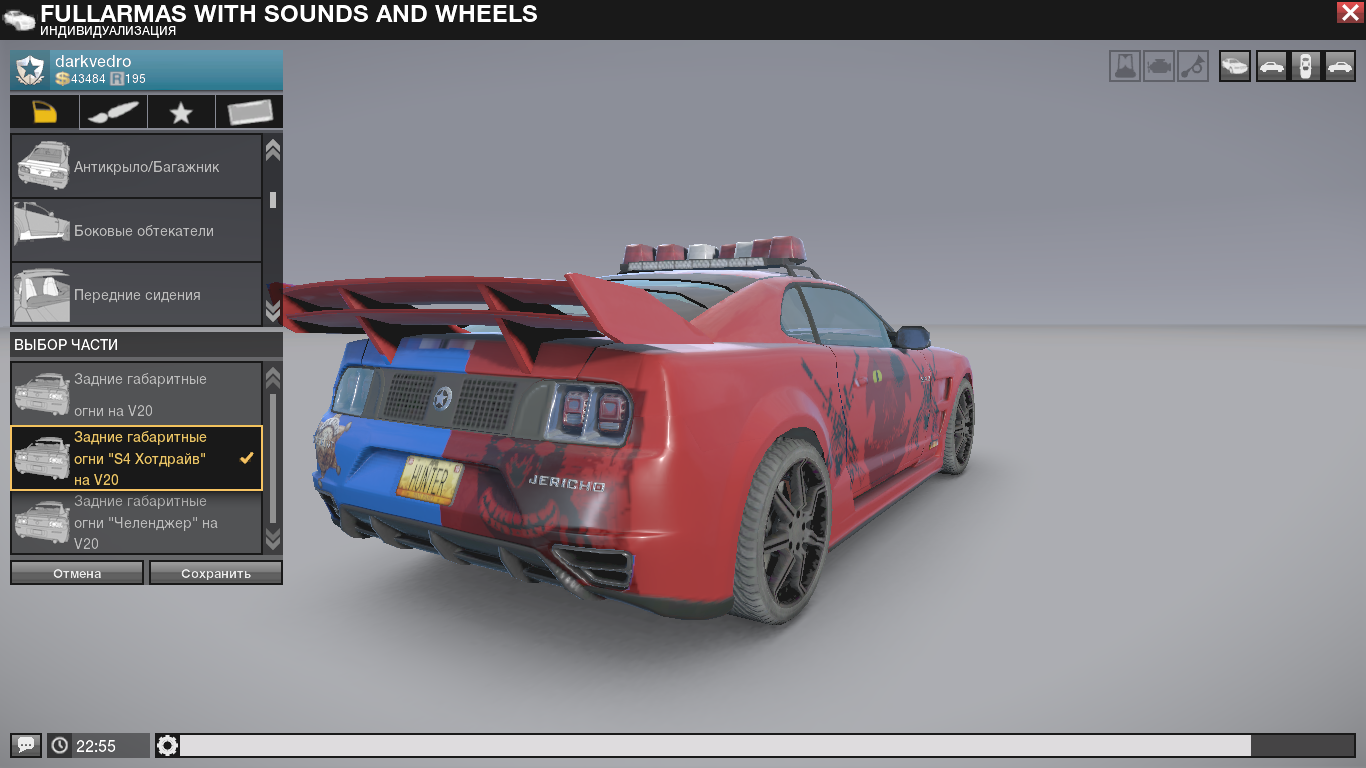1366x768 pixels.
Task: Choose the Боковые обтекатели category
Action: [x=136, y=231]
